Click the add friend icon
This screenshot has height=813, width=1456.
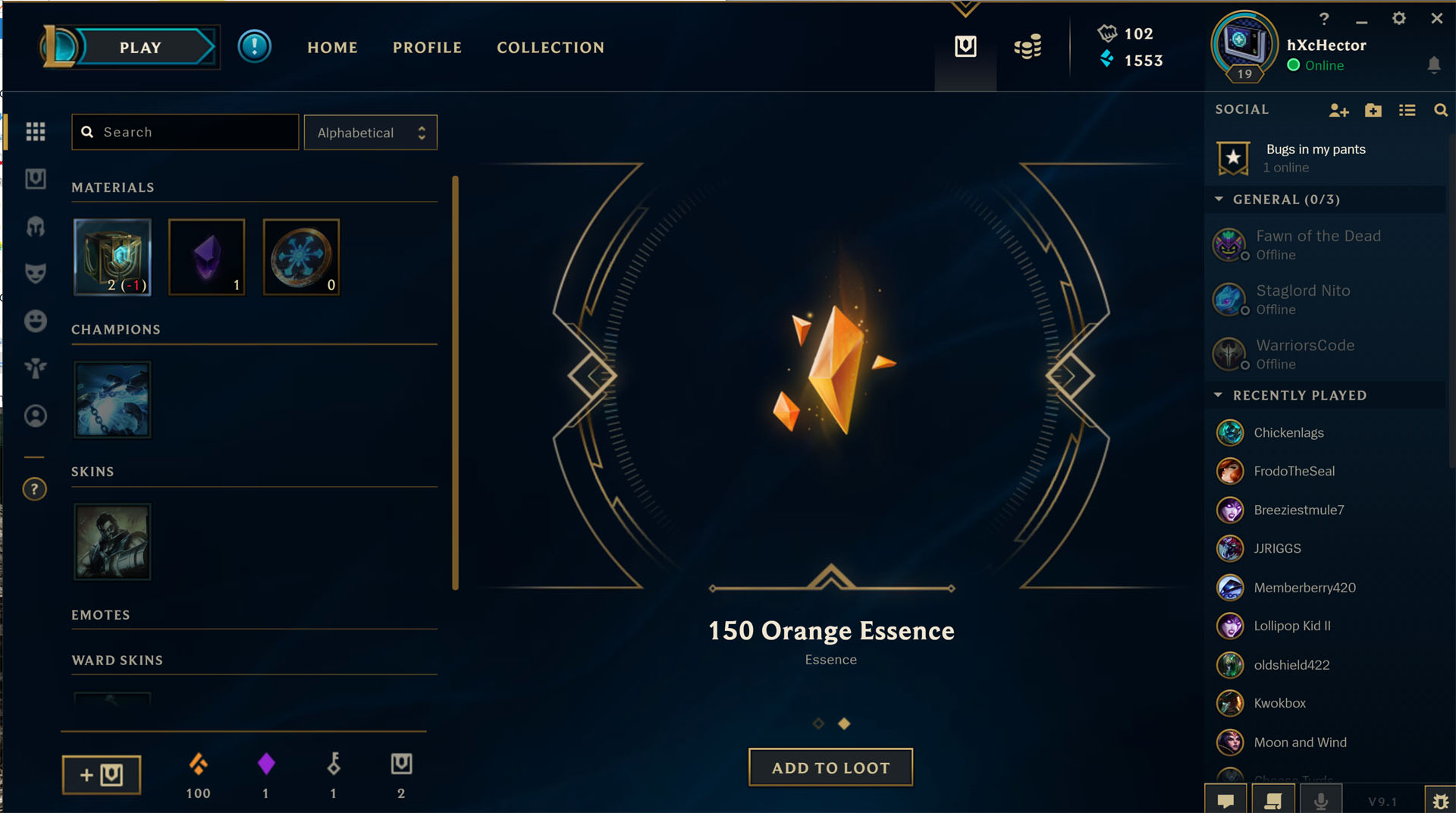pos(1339,110)
